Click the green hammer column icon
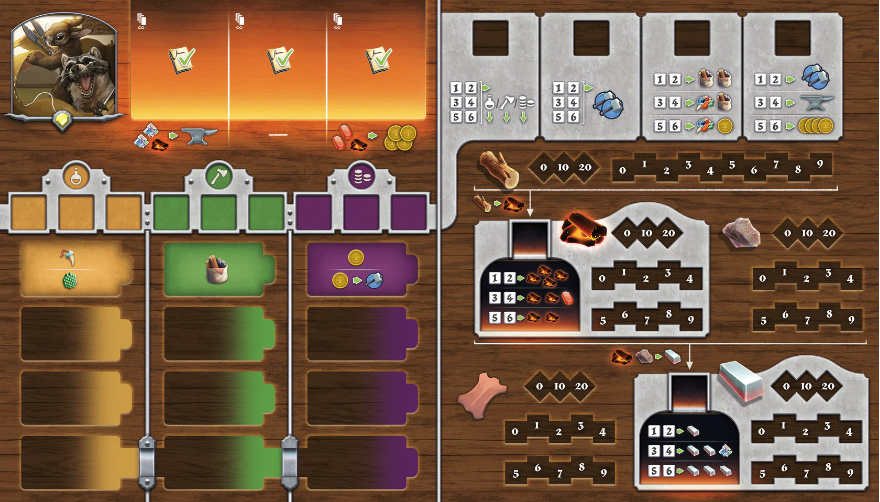The width and height of the screenshot is (880, 502). pyautogui.click(x=218, y=177)
